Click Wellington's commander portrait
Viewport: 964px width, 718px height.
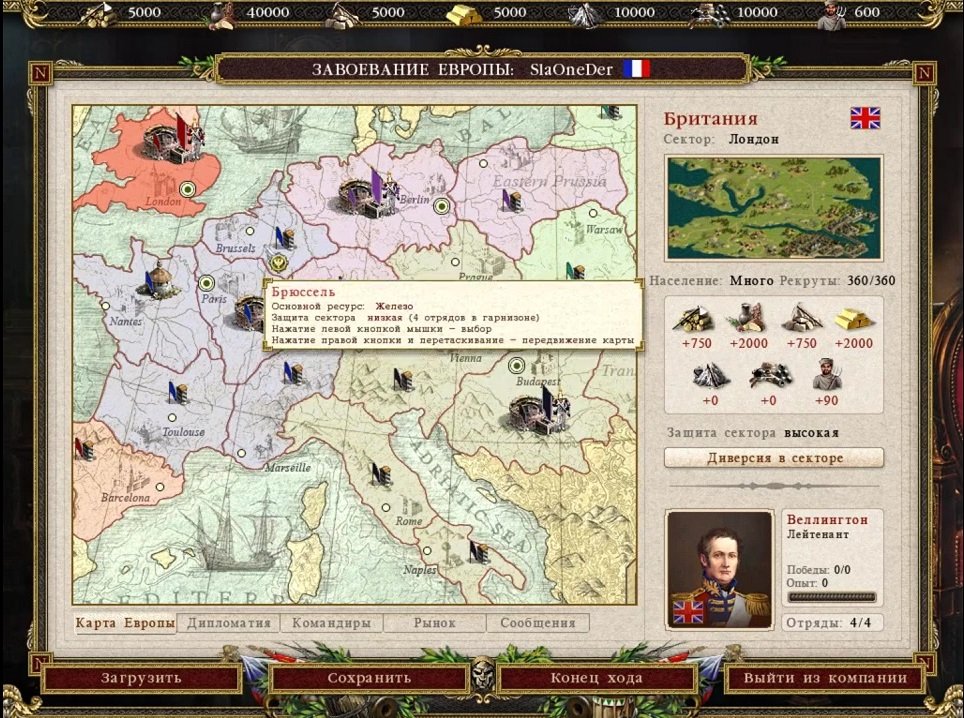[x=720, y=570]
